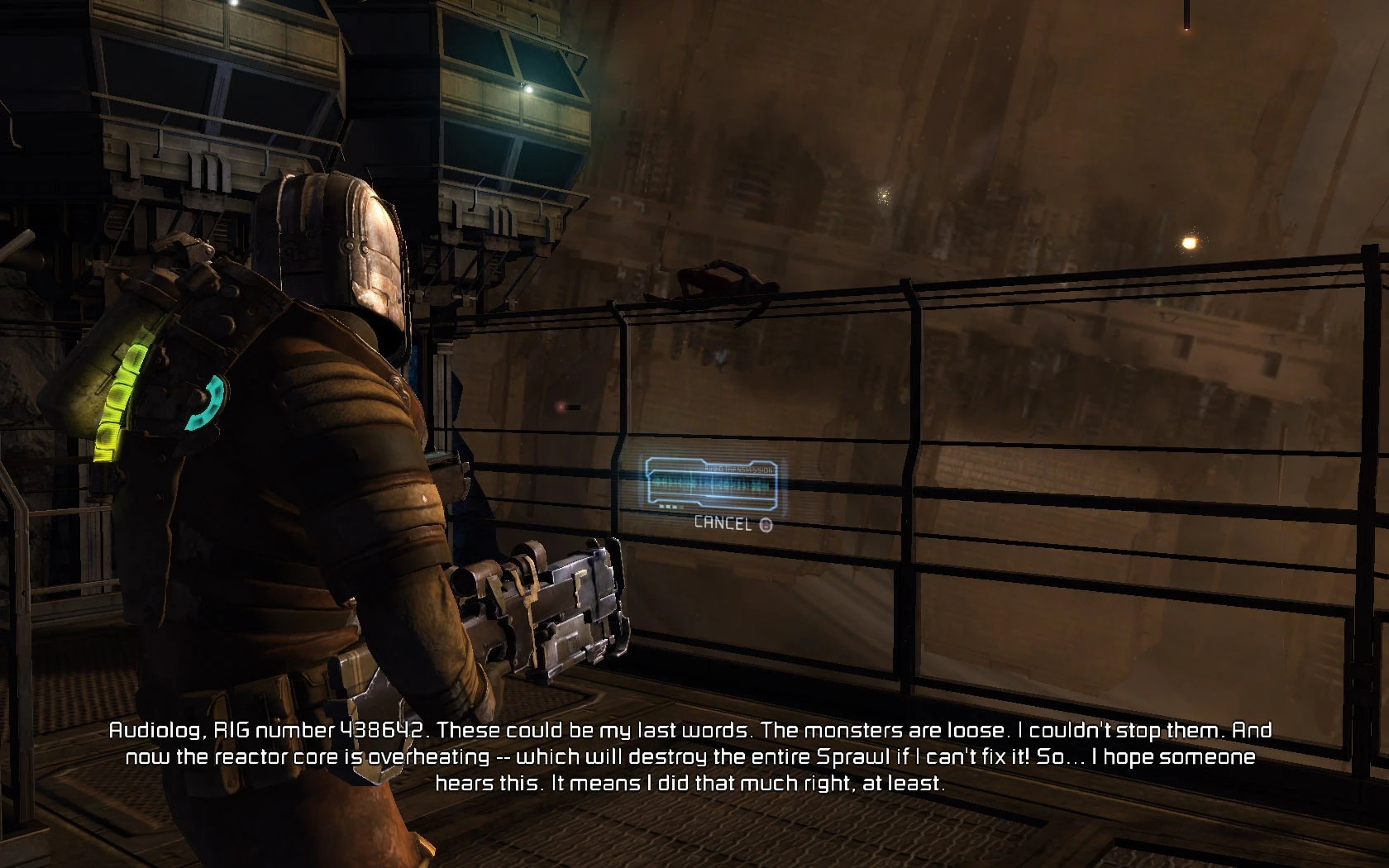Click the Audio Transmission panel header label
This screenshot has width=1389, height=868.
[x=740, y=469]
